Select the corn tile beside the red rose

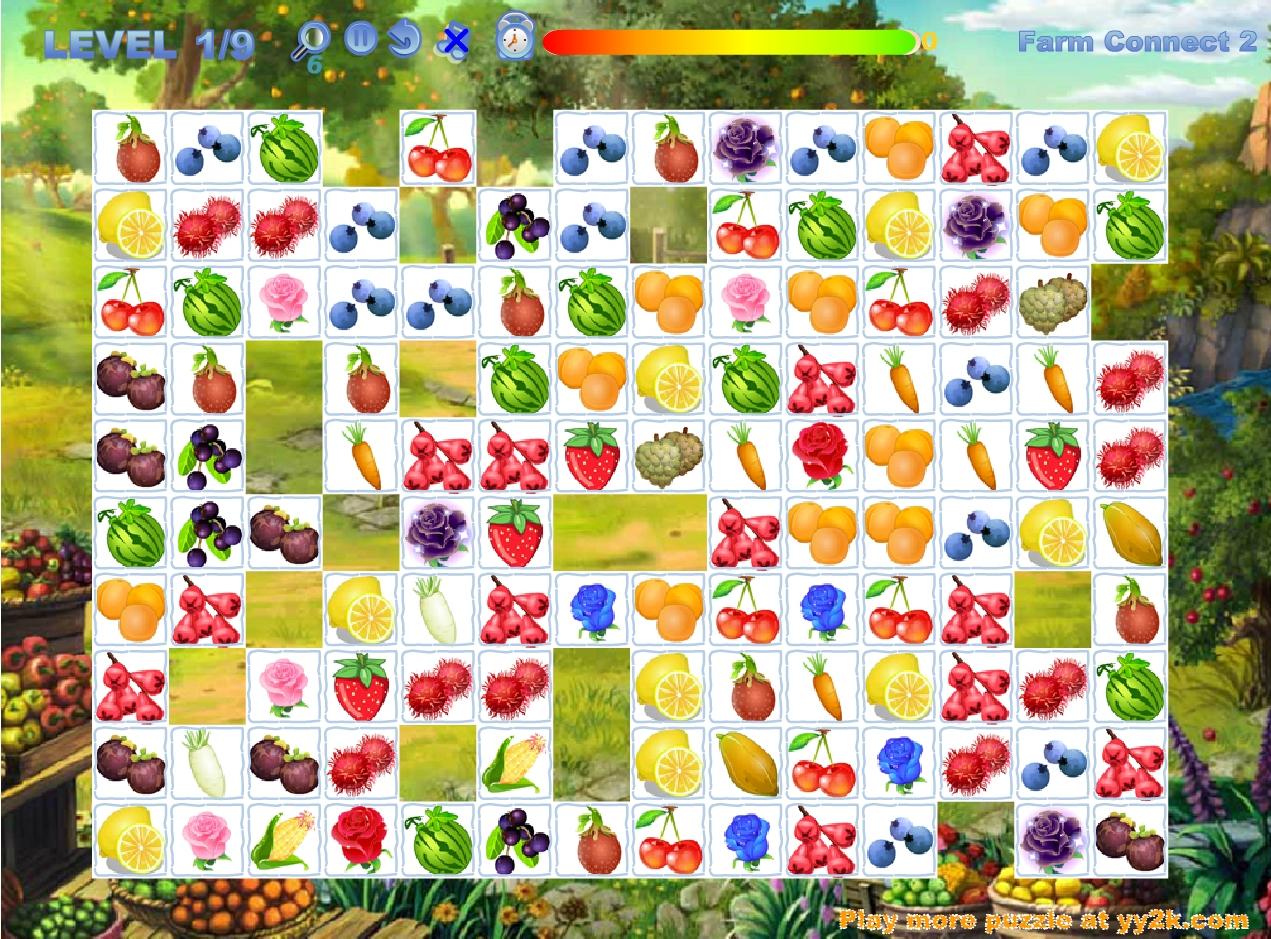point(284,841)
